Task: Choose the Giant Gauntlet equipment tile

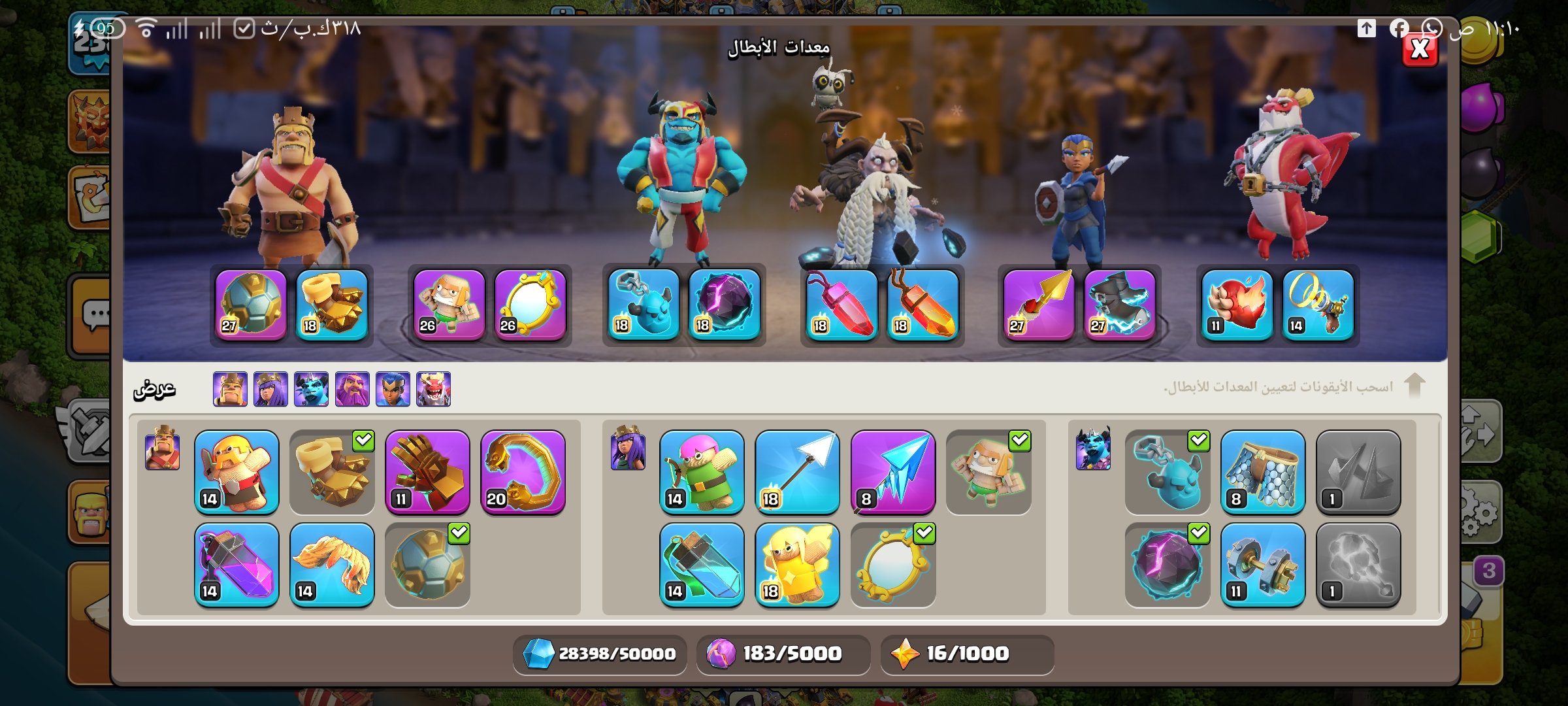Action: pyautogui.click(x=427, y=472)
